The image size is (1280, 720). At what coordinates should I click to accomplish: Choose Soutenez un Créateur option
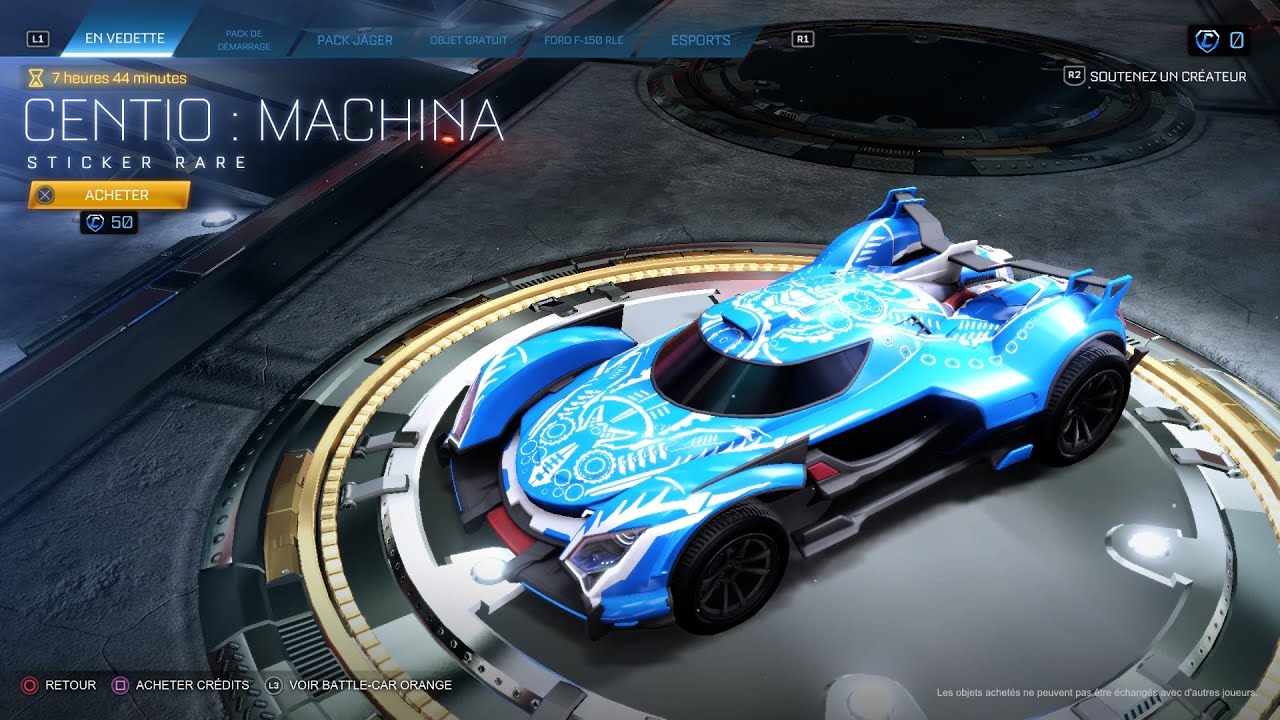coord(1167,76)
